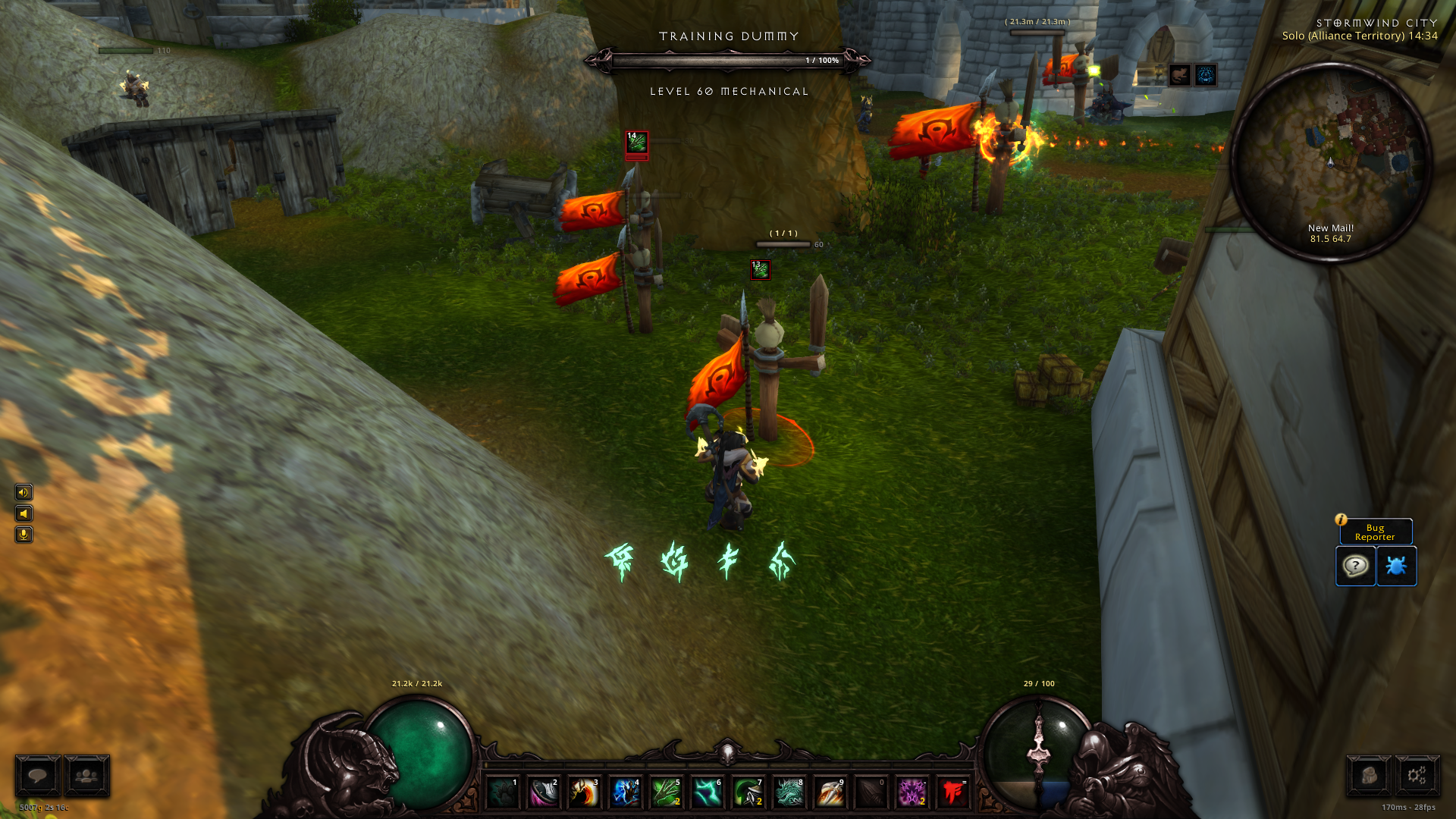Activate the red banner ability

point(952,793)
